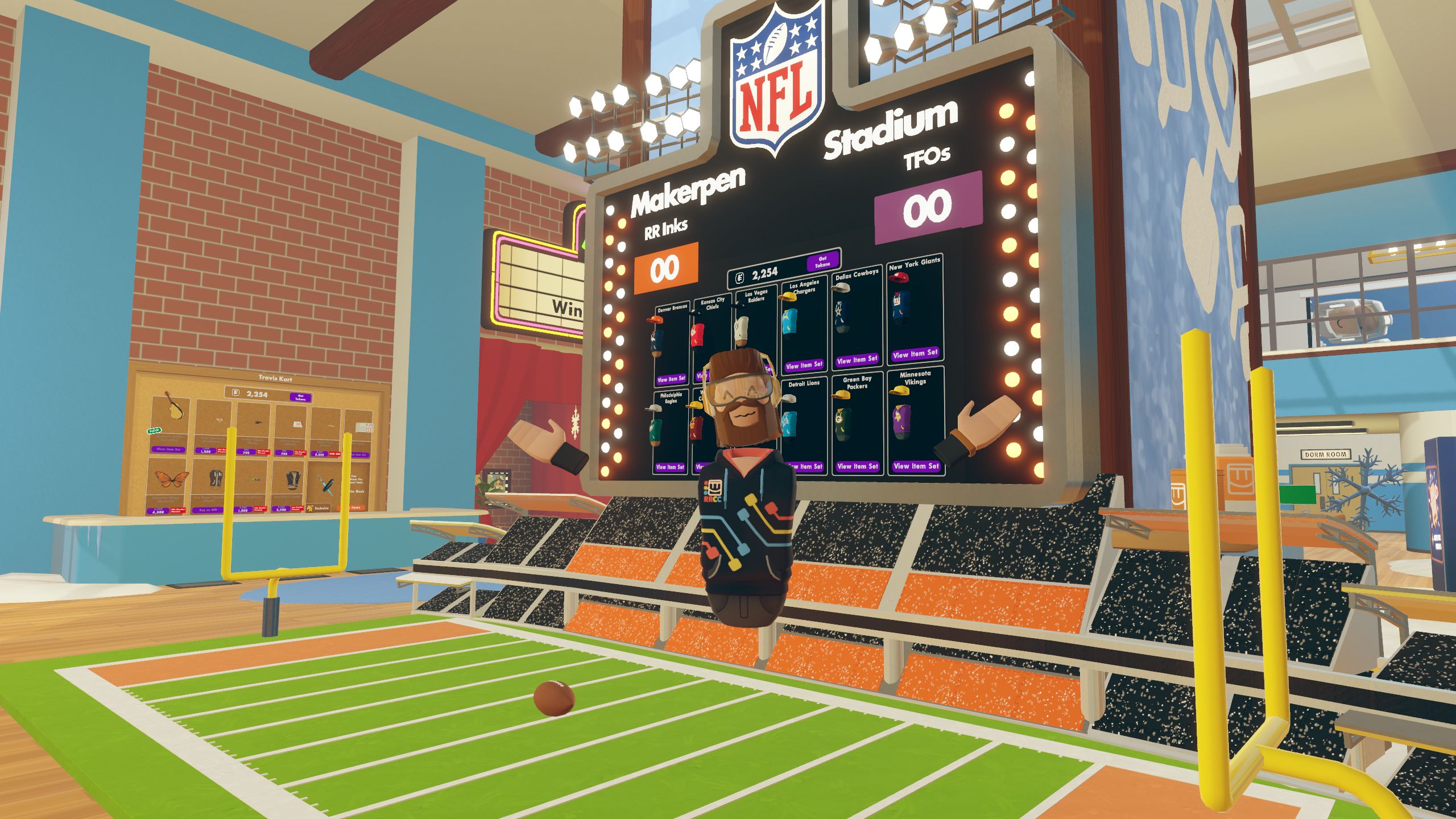The width and height of the screenshot is (1456, 819).
Task: Click the token coin icon beside 2,254
Action: (x=739, y=278)
